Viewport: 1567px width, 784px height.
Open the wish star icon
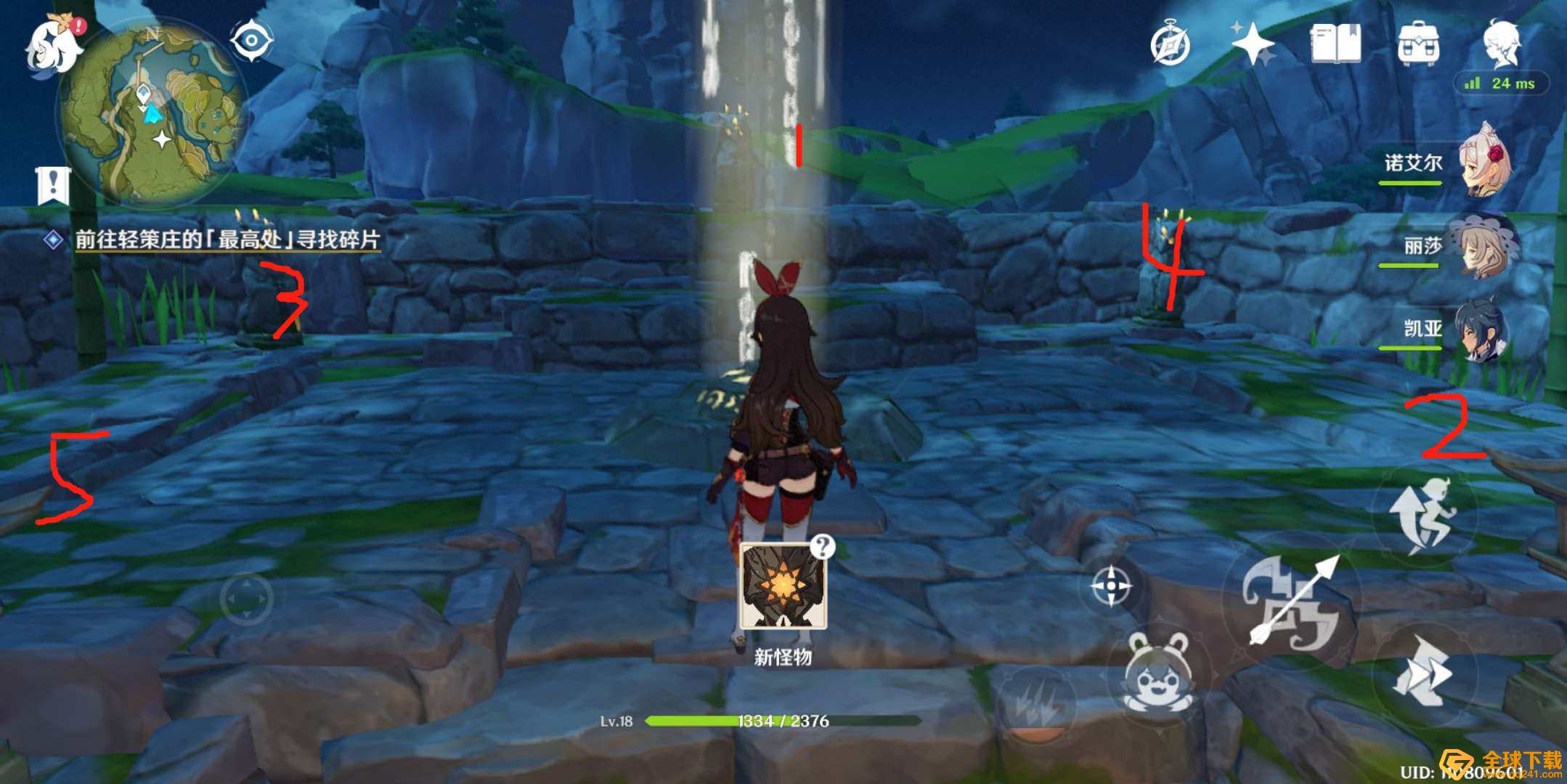coord(1253,45)
